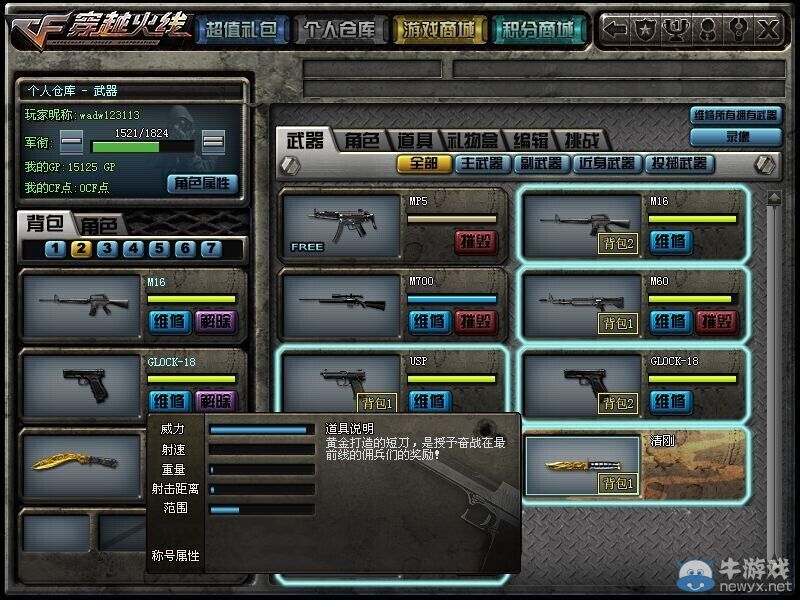Switch to backpack number 7
Viewport: 800px width, 600px height.
tap(210, 249)
